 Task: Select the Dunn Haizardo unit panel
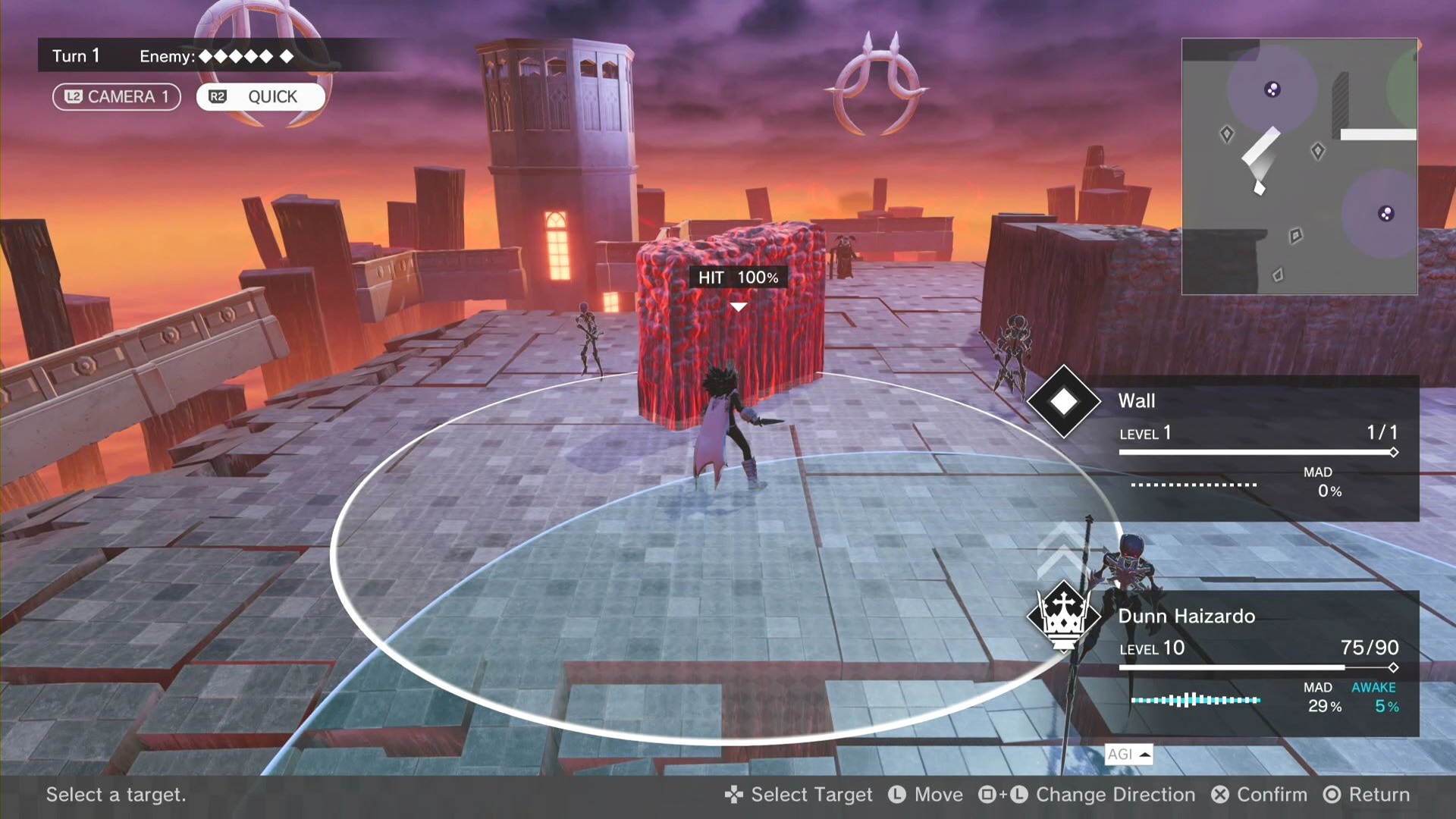point(1259,663)
